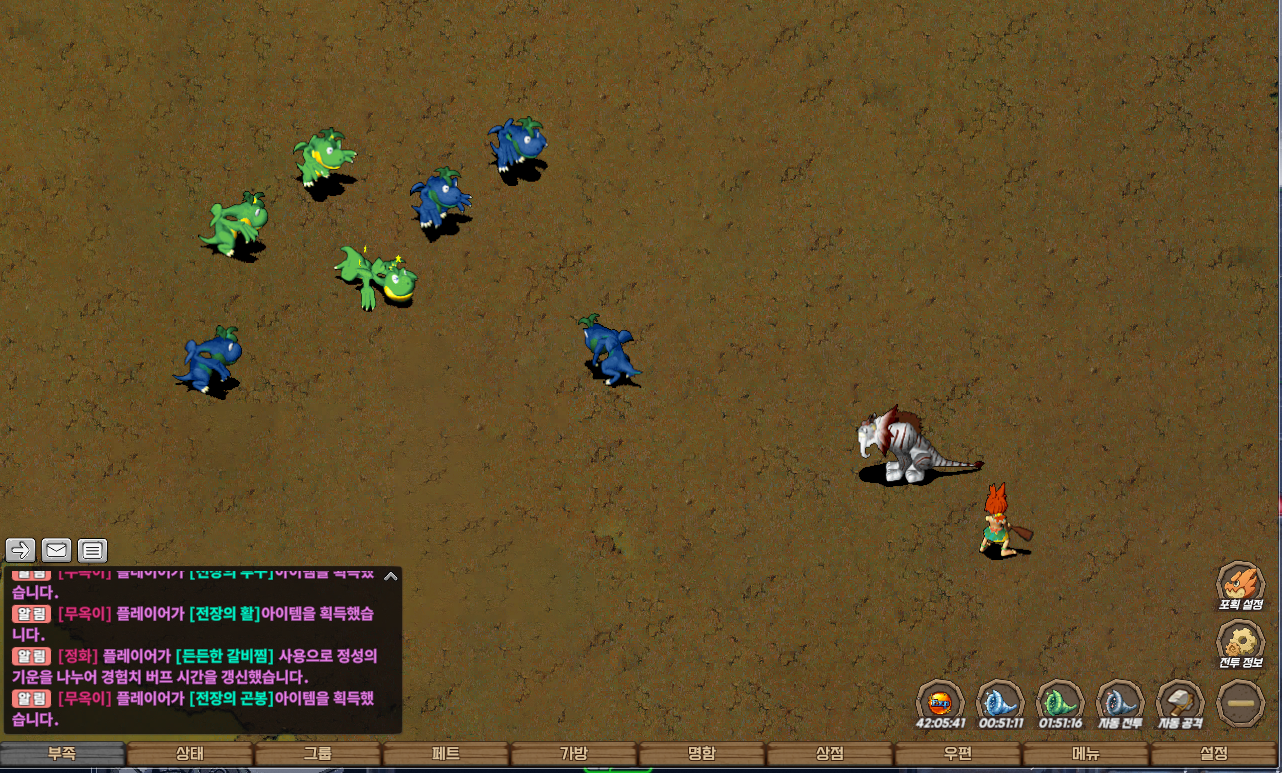Open the 상태 (status) menu
1282x773 pixels.
pyautogui.click(x=190, y=754)
